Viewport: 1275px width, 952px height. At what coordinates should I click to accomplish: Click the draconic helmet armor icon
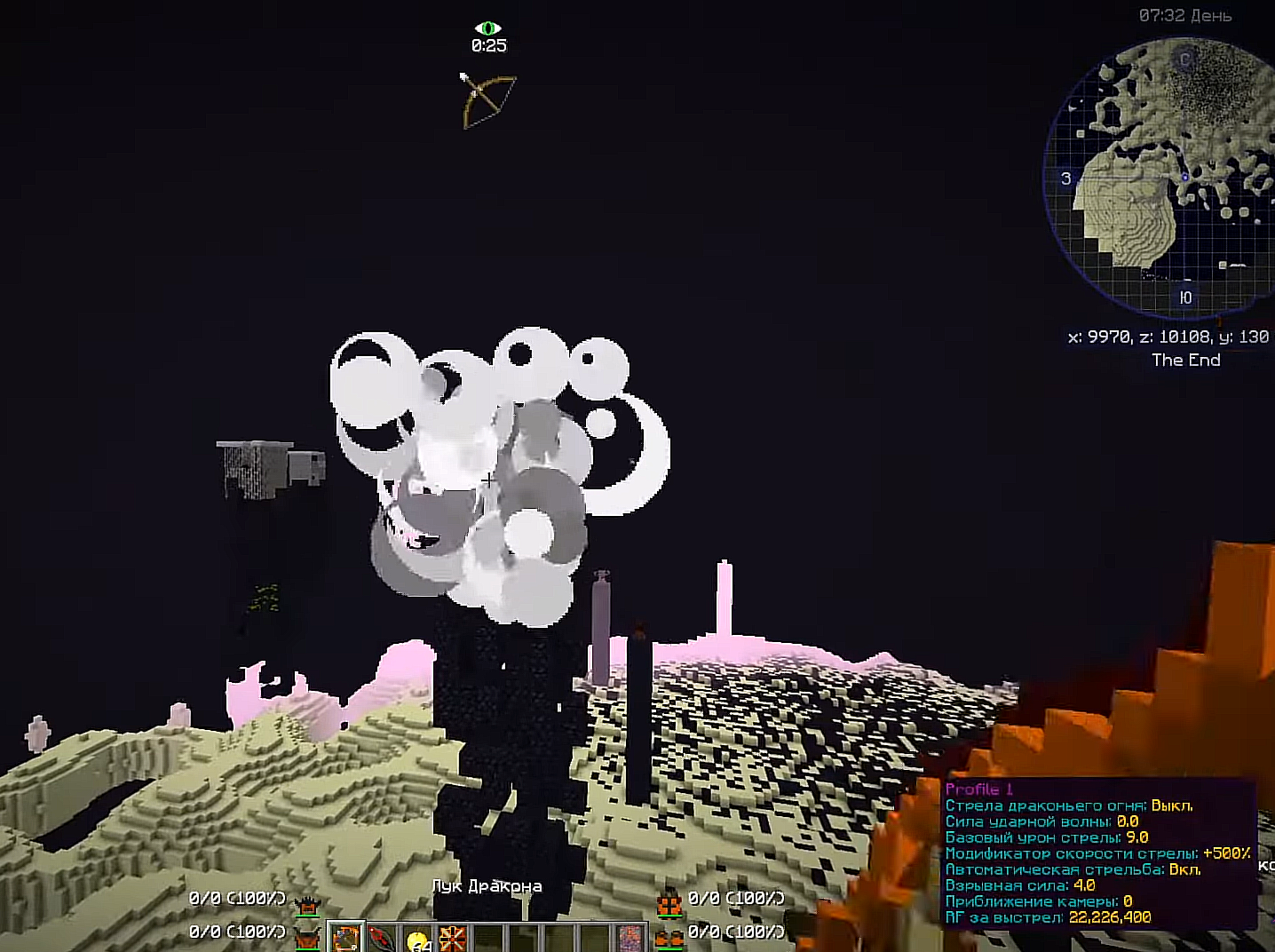coord(308,905)
